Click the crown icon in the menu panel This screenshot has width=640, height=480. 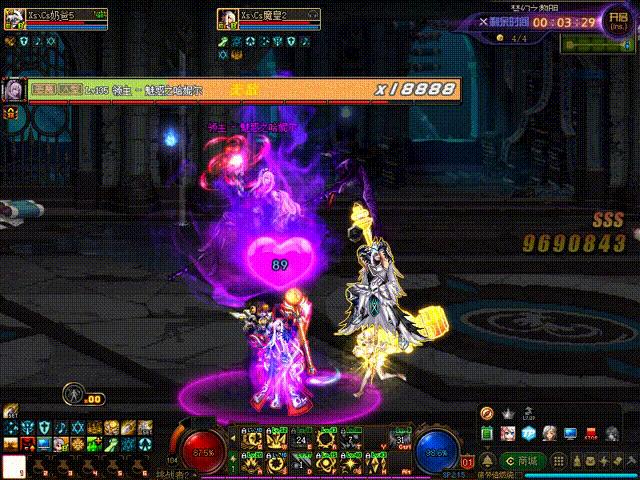coord(507,413)
